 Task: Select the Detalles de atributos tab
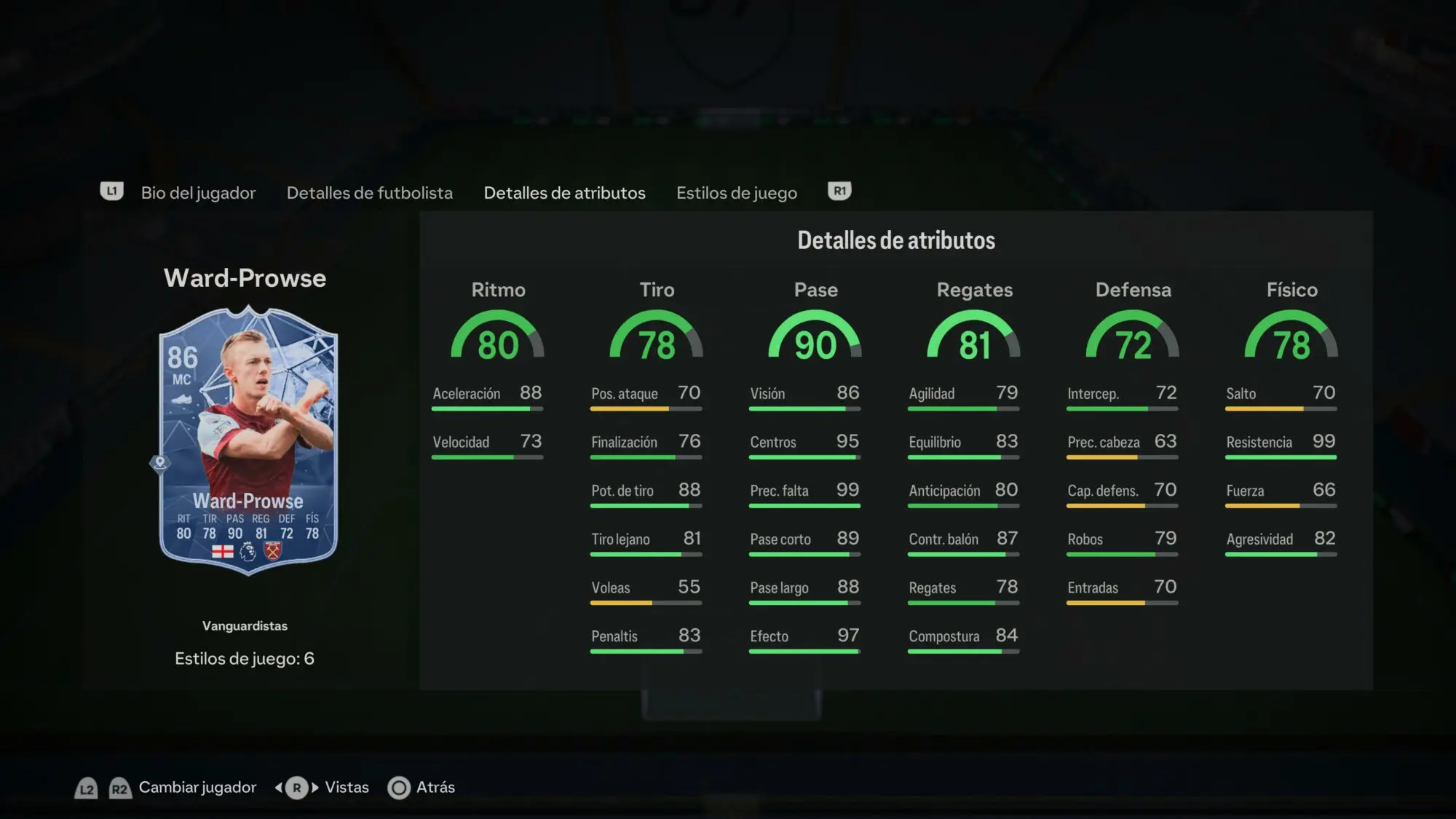564,193
